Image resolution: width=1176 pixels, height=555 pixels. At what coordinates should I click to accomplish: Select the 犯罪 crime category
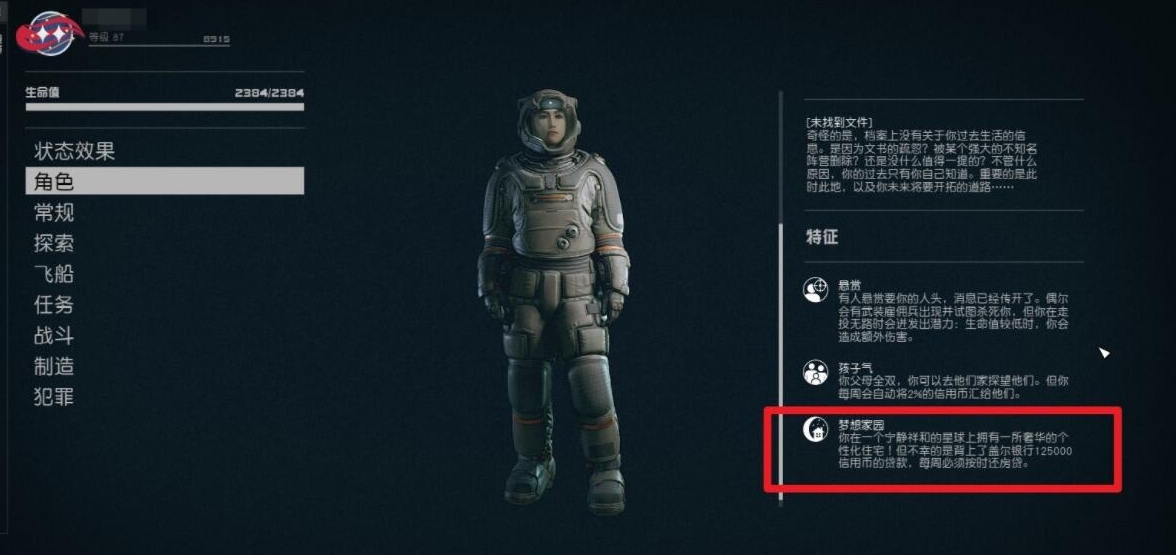[54, 397]
